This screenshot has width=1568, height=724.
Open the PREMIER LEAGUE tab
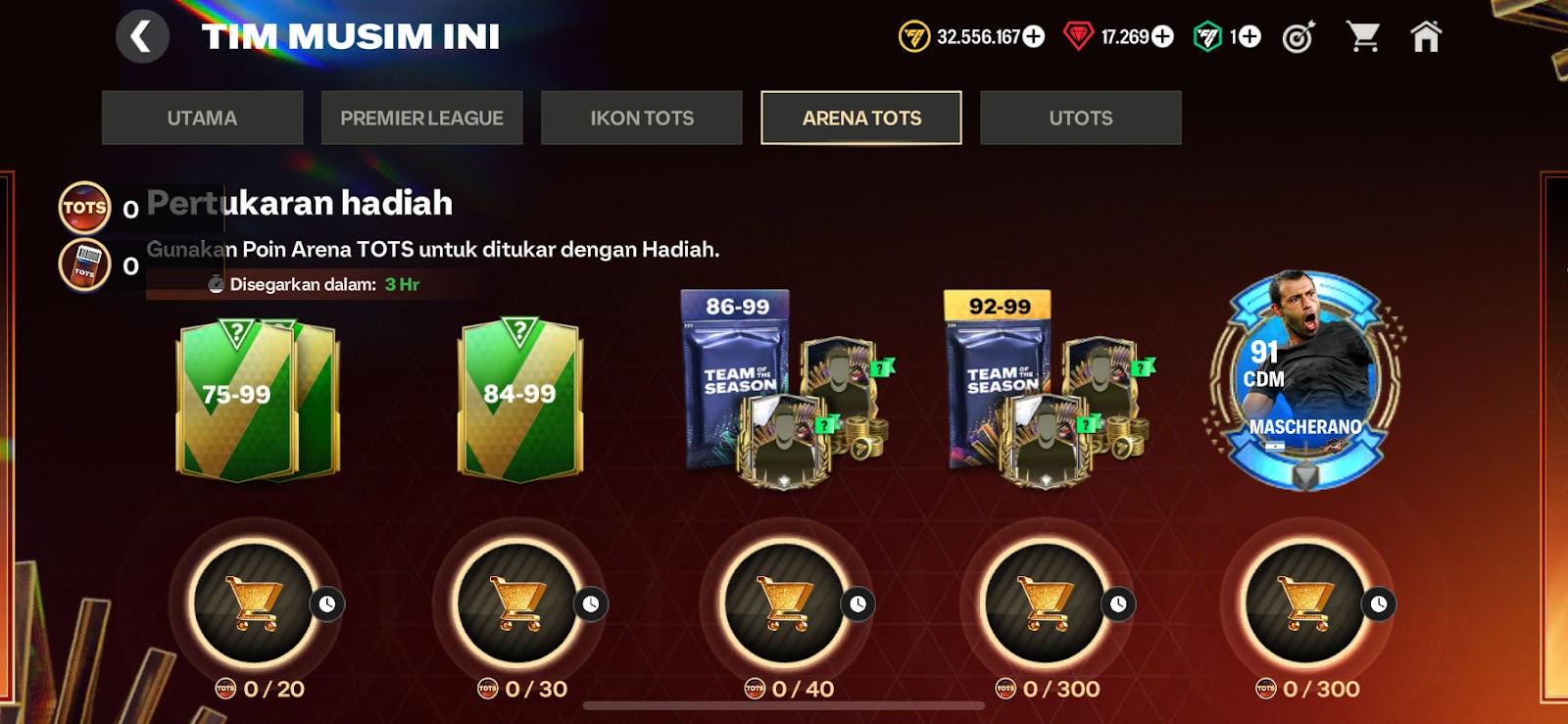[x=421, y=118]
